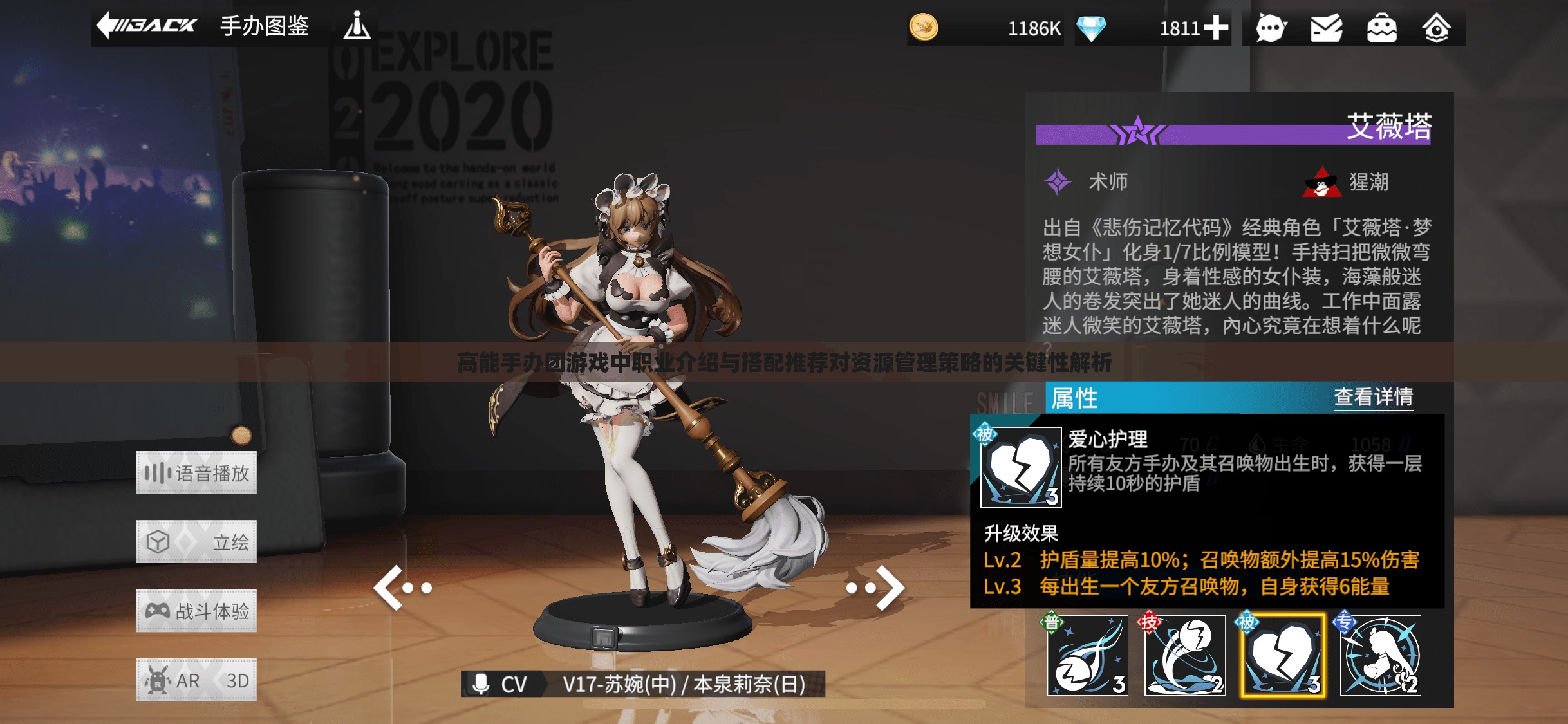Play the character voice 语音播放
This screenshot has height=724, width=1568.
[x=196, y=473]
